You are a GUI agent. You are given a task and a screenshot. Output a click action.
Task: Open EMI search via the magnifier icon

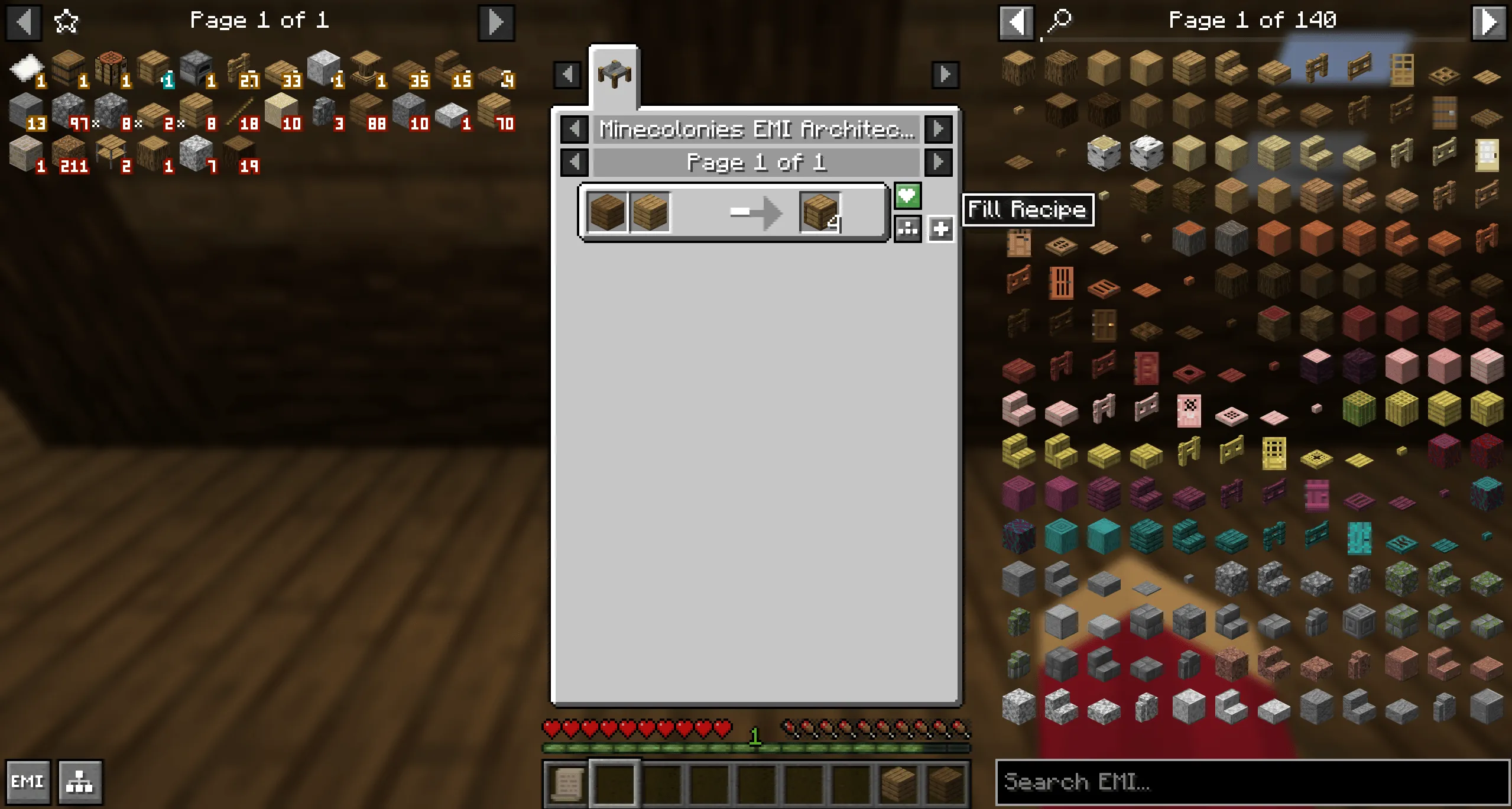click(x=1059, y=21)
